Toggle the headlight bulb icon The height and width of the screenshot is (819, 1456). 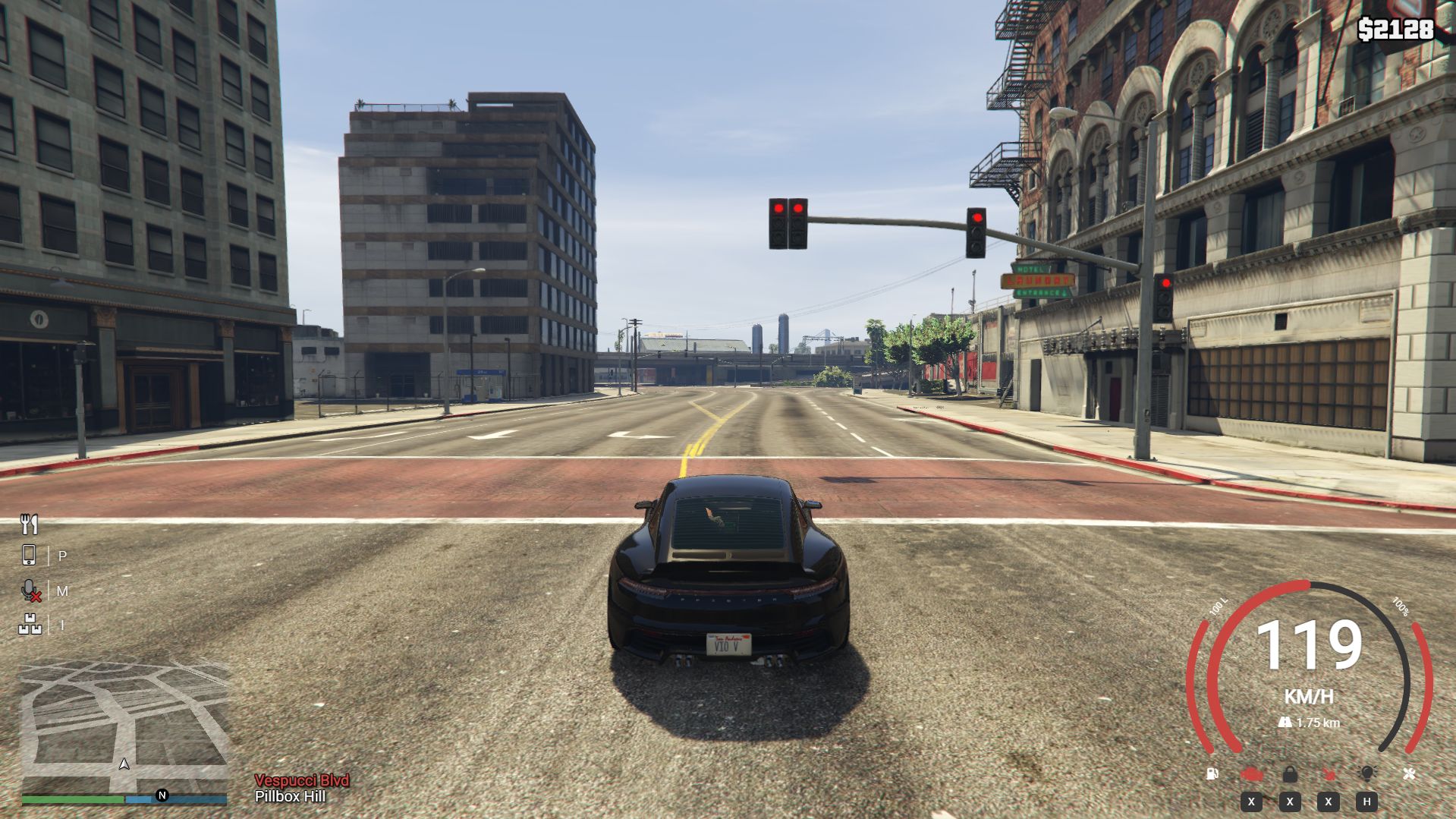click(x=1367, y=774)
